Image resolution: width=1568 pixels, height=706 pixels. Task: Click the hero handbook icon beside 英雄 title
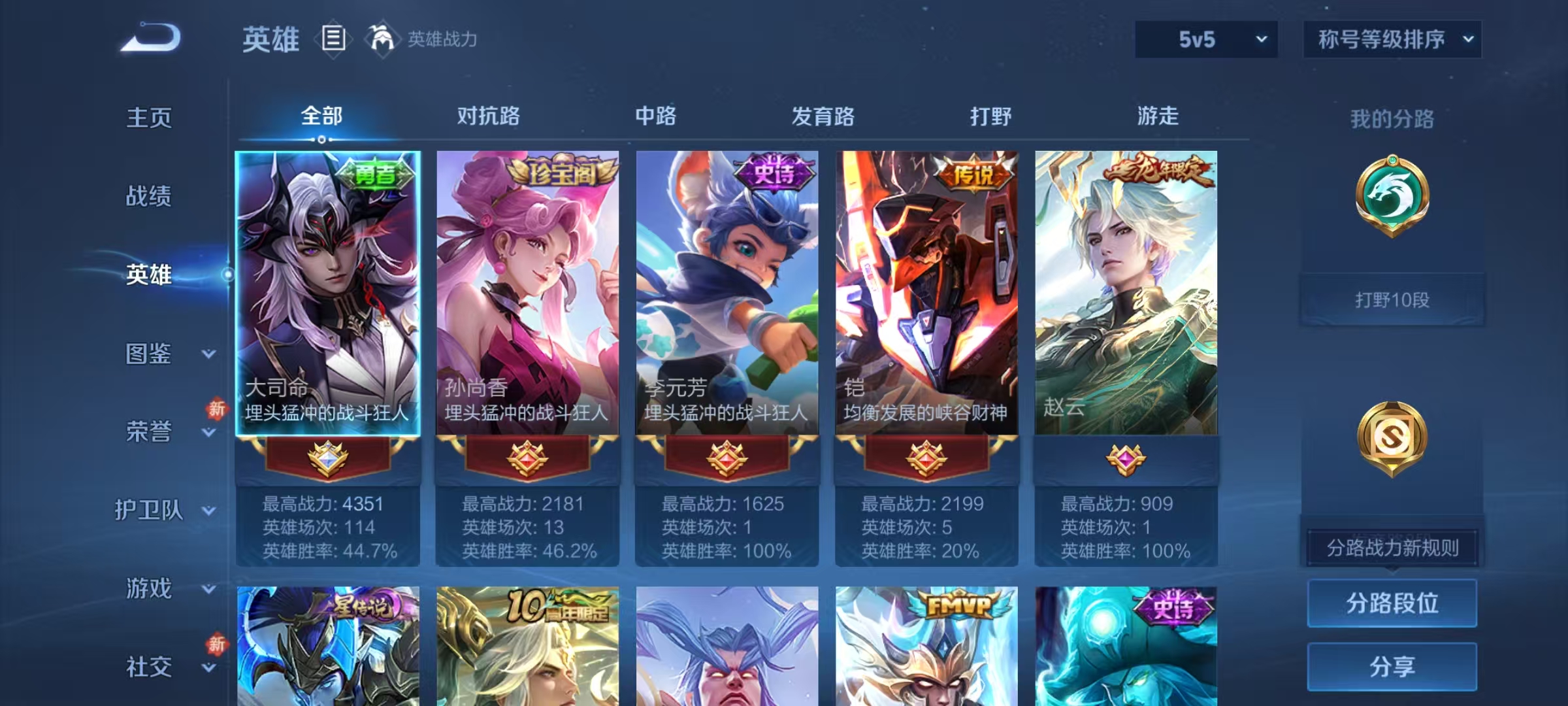[x=334, y=39]
